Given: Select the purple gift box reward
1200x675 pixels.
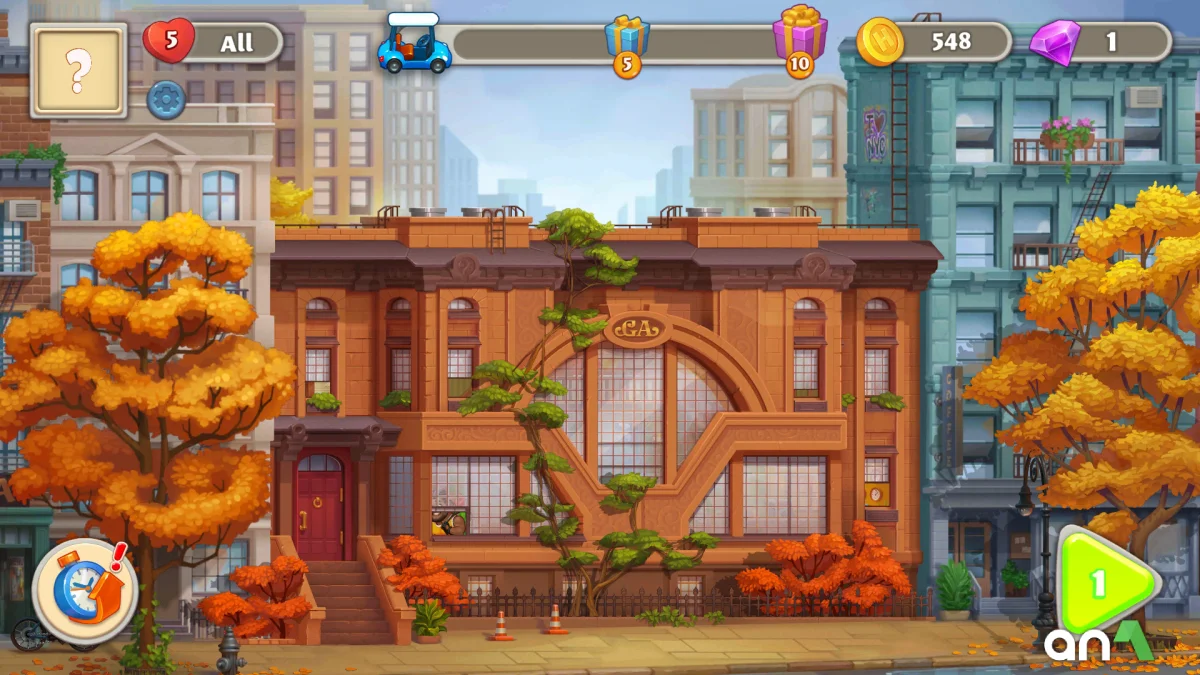Looking at the screenshot, I should [800, 36].
